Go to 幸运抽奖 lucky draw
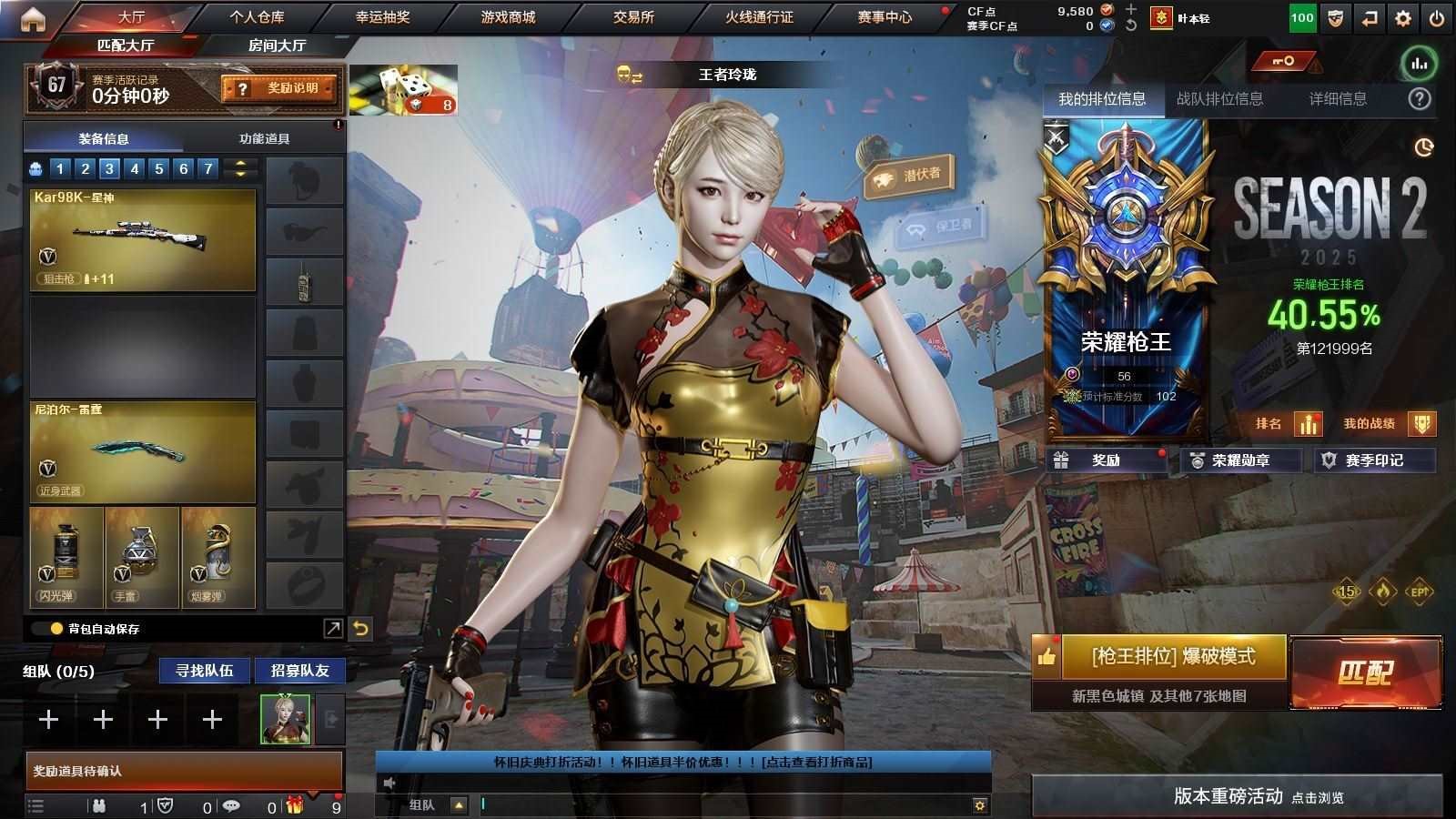This screenshot has height=819, width=1456. point(382,16)
